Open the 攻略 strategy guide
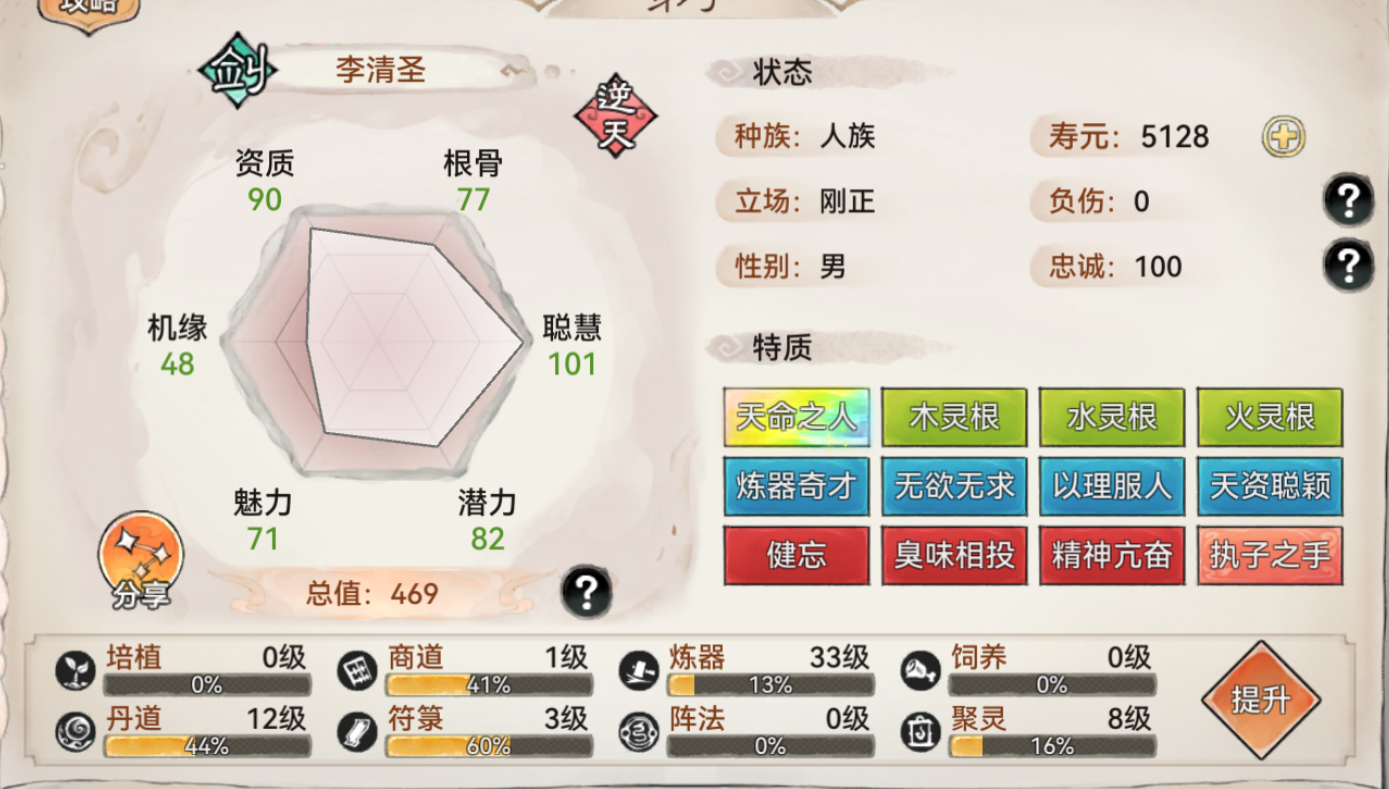1389x789 pixels. click(90, 9)
